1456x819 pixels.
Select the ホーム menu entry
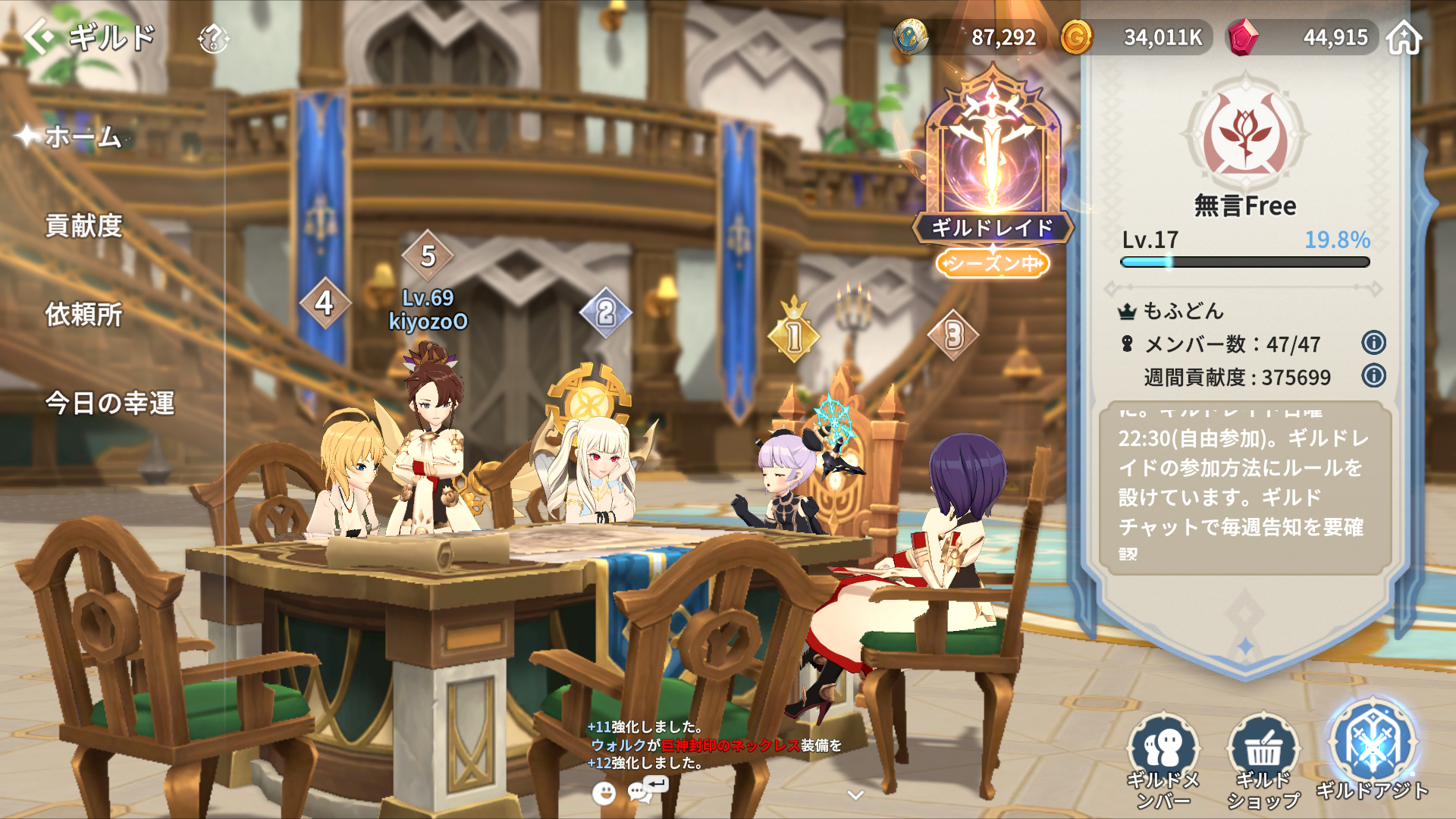tap(83, 137)
